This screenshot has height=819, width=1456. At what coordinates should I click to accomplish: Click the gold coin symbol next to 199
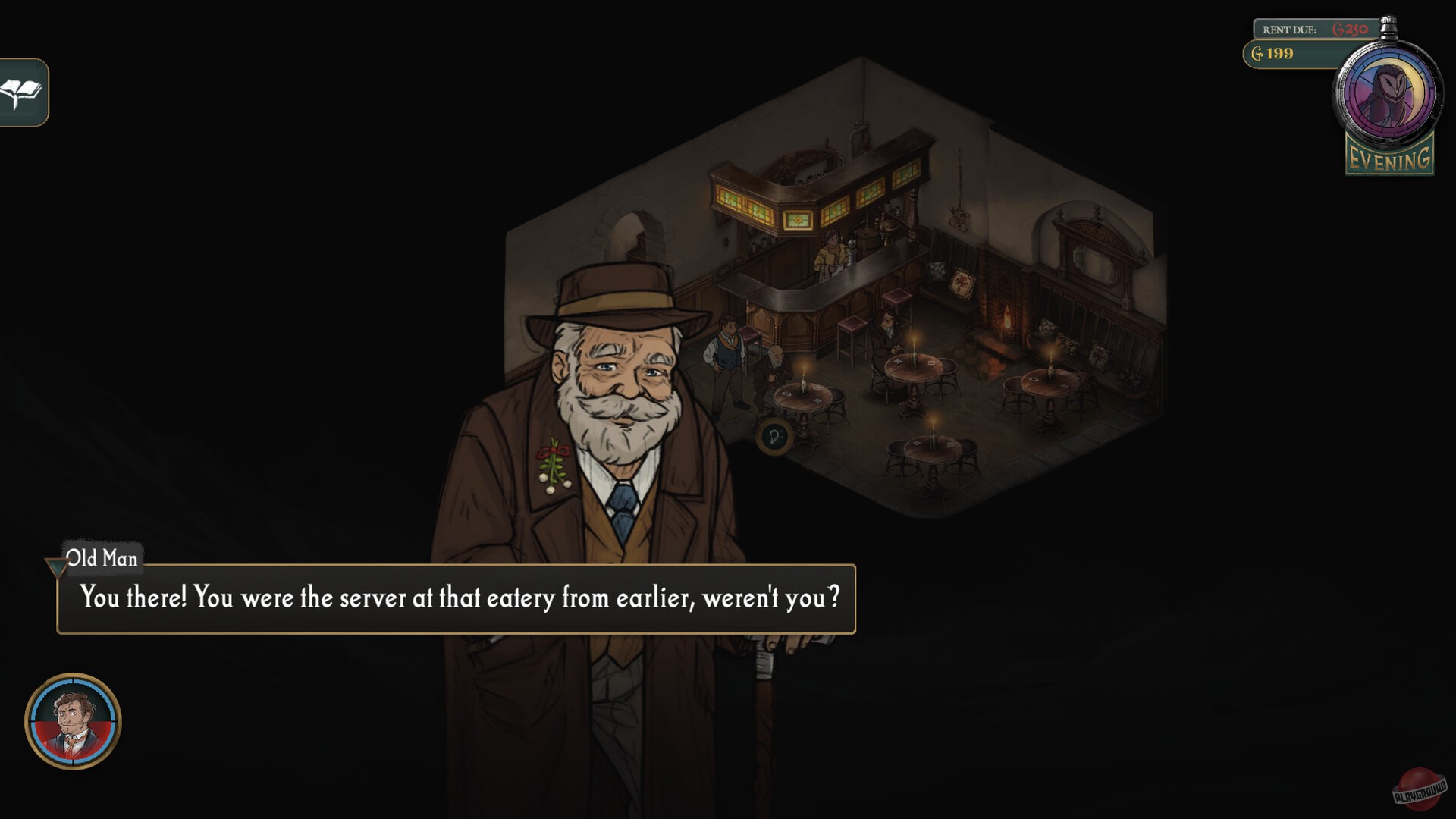[1257, 54]
